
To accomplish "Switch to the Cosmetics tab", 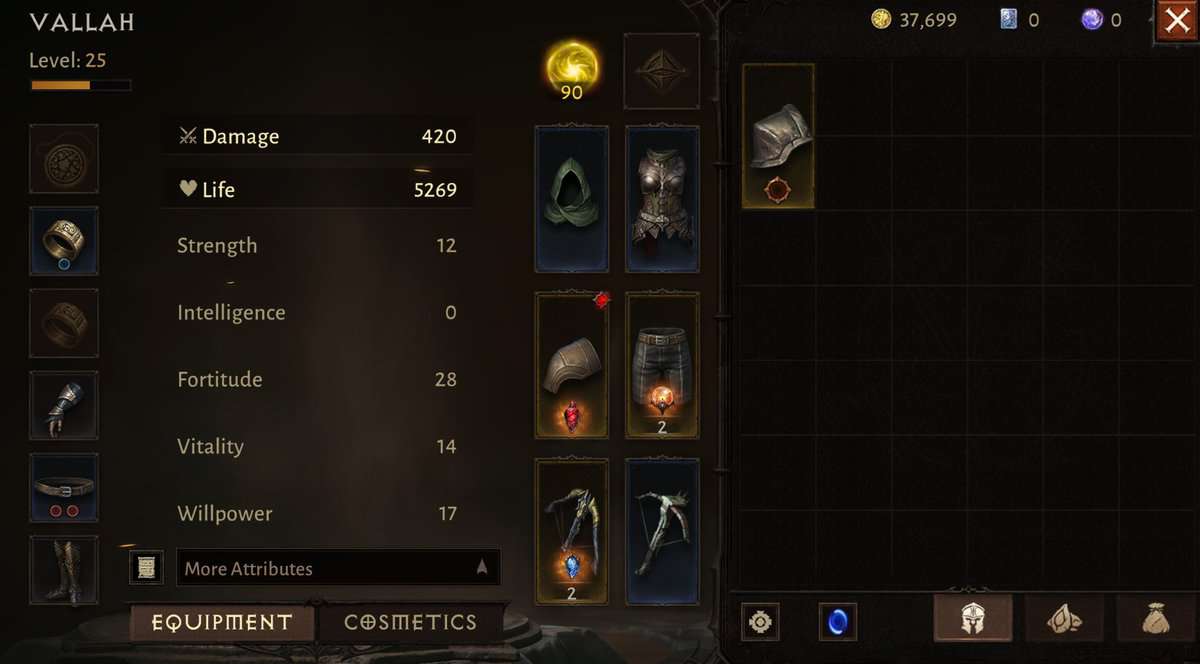I will [410, 622].
